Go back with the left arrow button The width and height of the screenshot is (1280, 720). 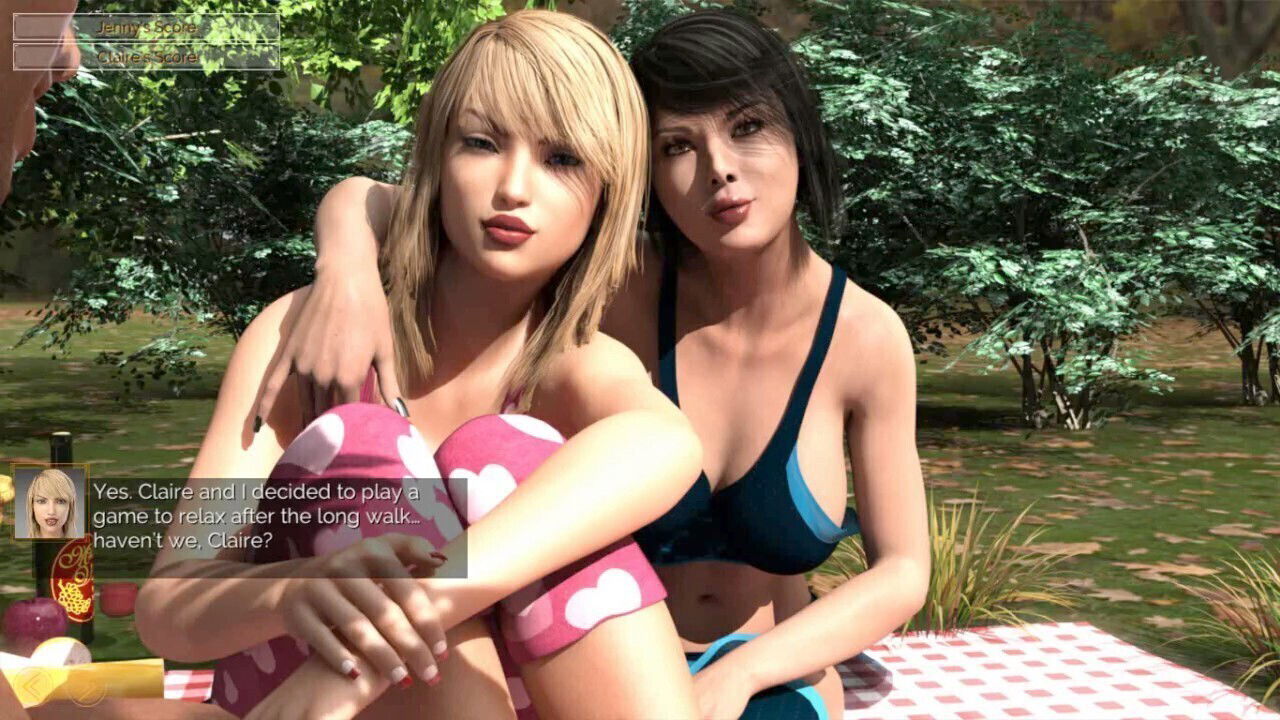pyautogui.click(x=37, y=685)
